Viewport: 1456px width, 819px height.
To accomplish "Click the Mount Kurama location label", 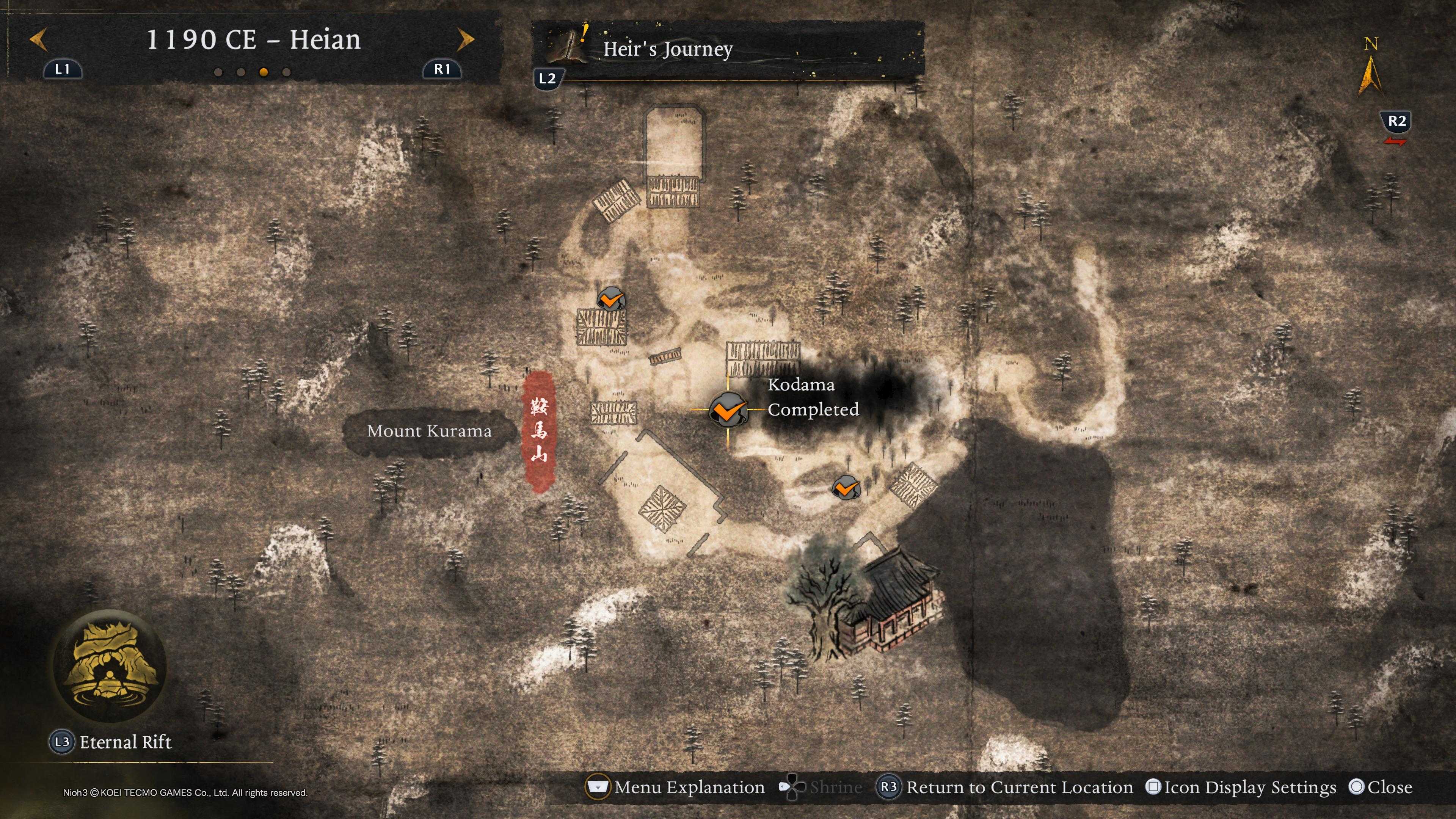I will pos(429,431).
